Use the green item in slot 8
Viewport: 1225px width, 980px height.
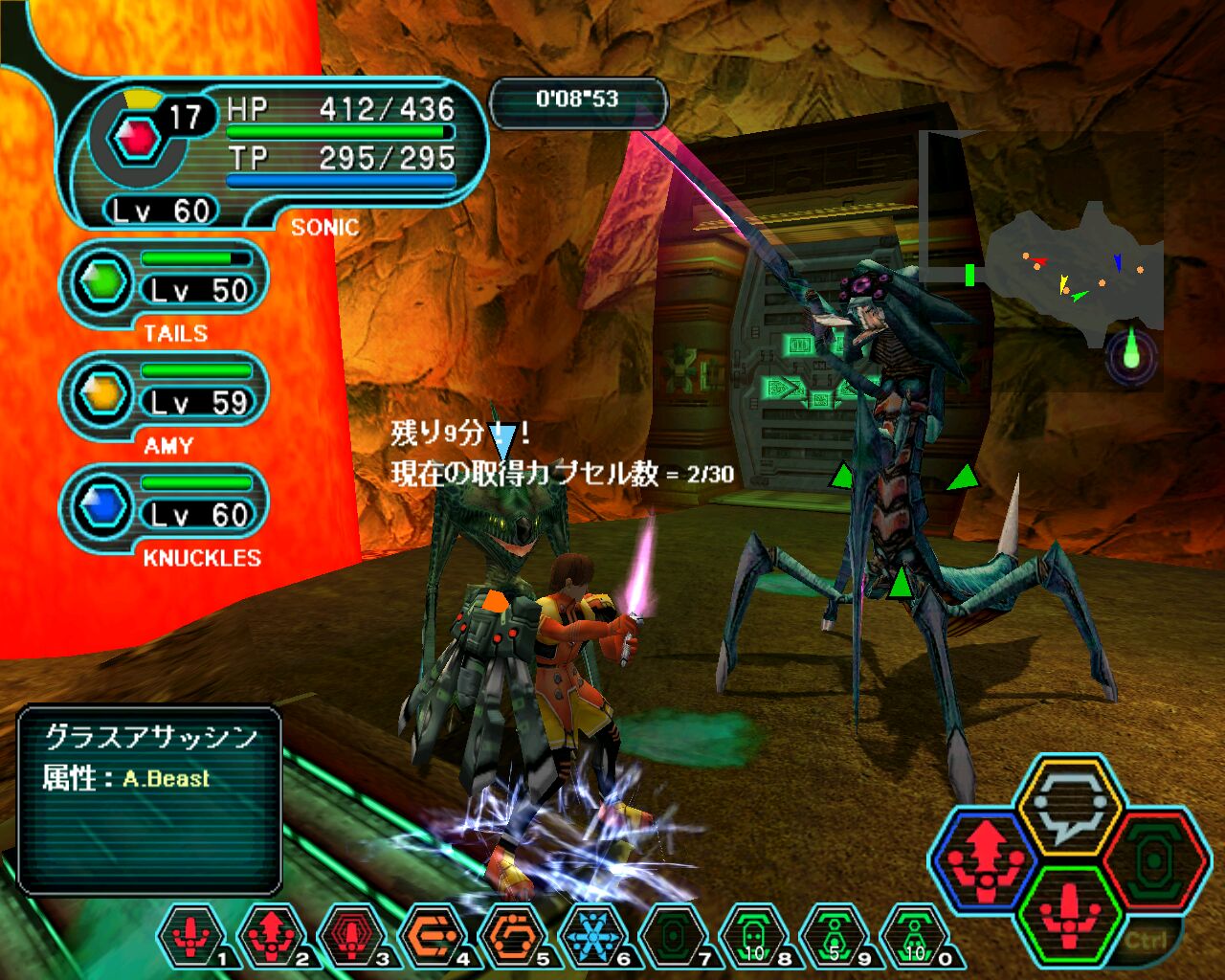pyautogui.click(x=754, y=936)
